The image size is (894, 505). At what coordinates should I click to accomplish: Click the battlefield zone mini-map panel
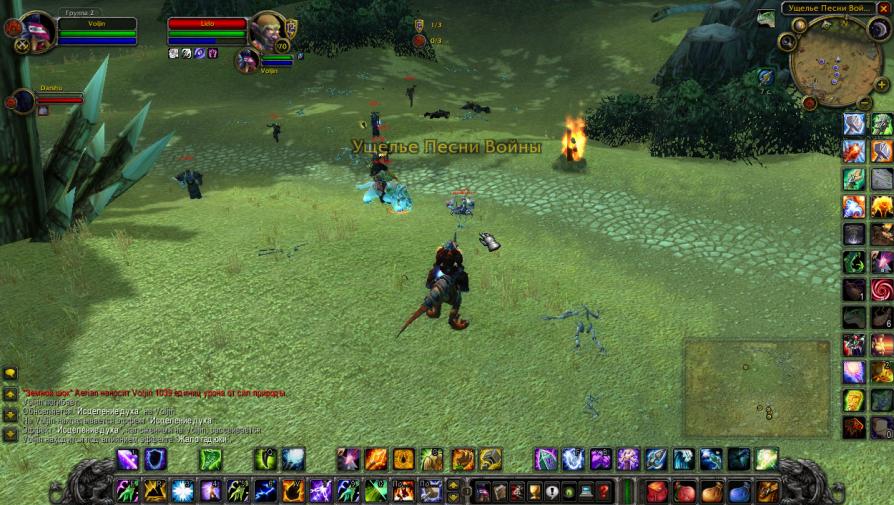point(757,387)
